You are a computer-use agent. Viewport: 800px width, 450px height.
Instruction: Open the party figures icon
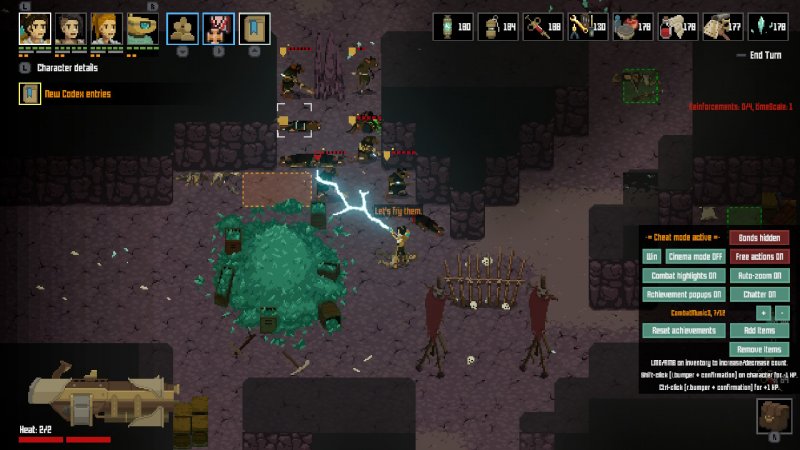pyautogui.click(x=181, y=27)
